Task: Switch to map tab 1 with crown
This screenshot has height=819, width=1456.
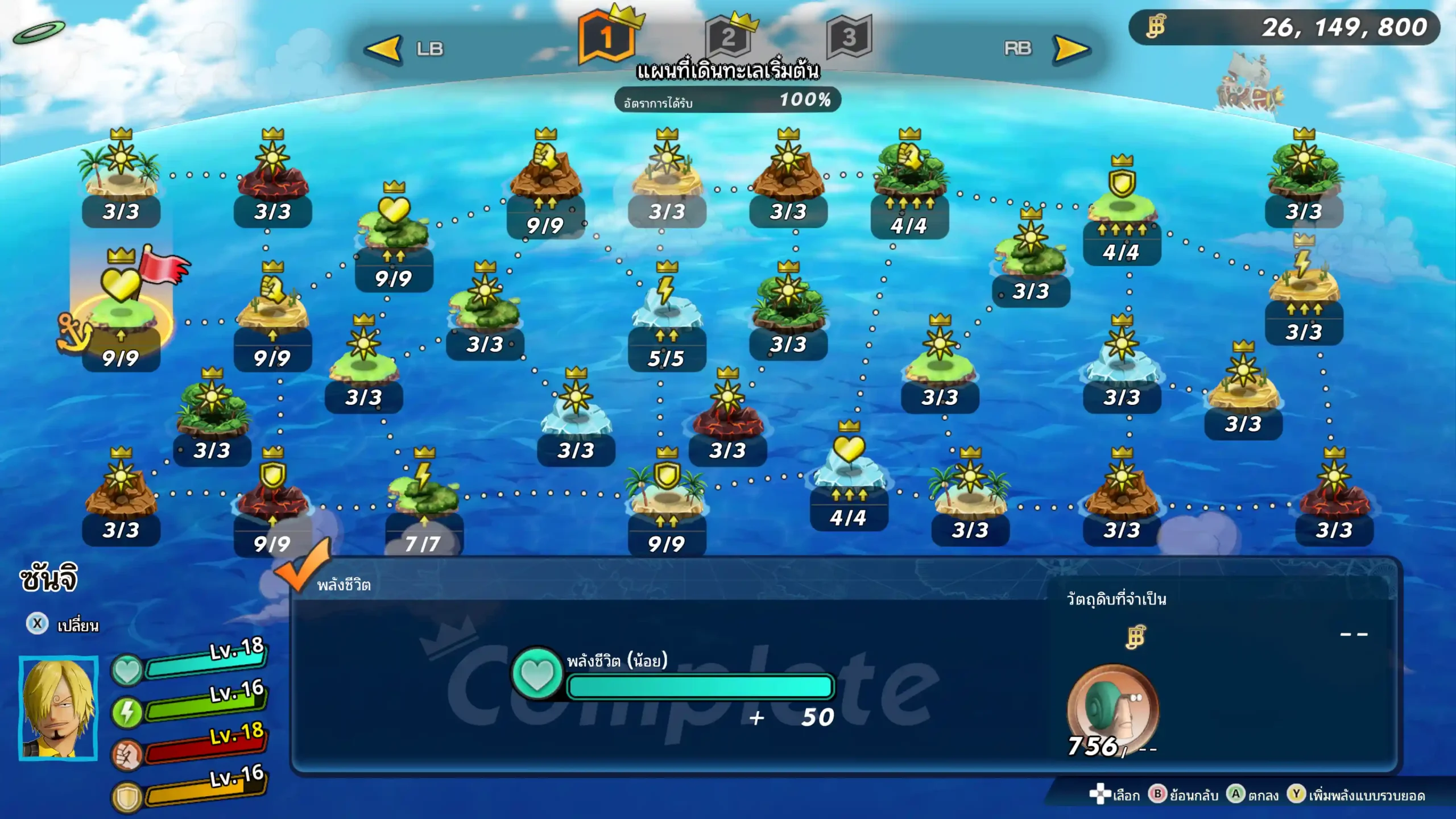Action: (607, 39)
